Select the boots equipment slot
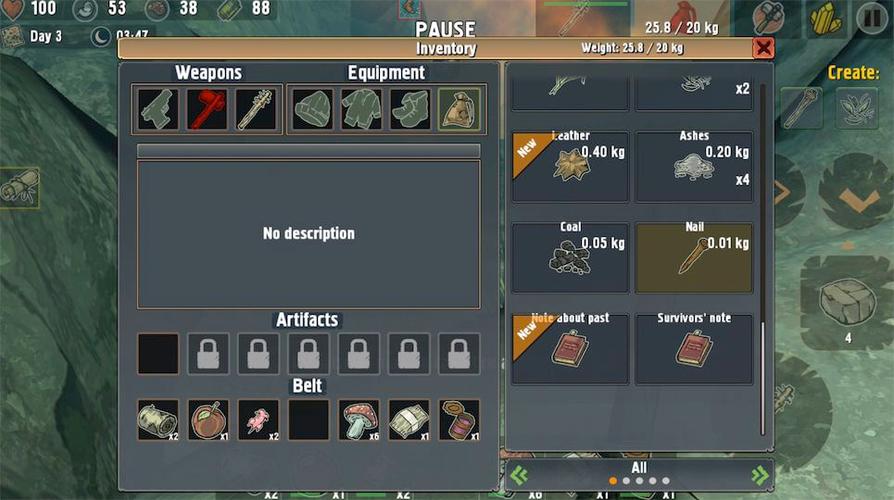Viewport: 894px width, 500px height. pyautogui.click(x=410, y=109)
